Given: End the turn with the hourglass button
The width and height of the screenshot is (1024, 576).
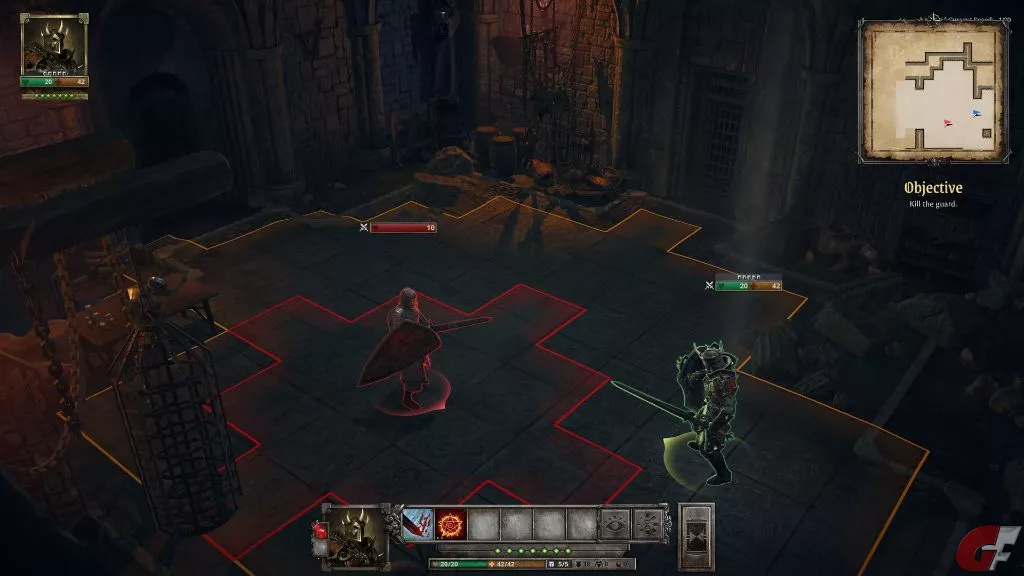Looking at the screenshot, I should 696,537.
